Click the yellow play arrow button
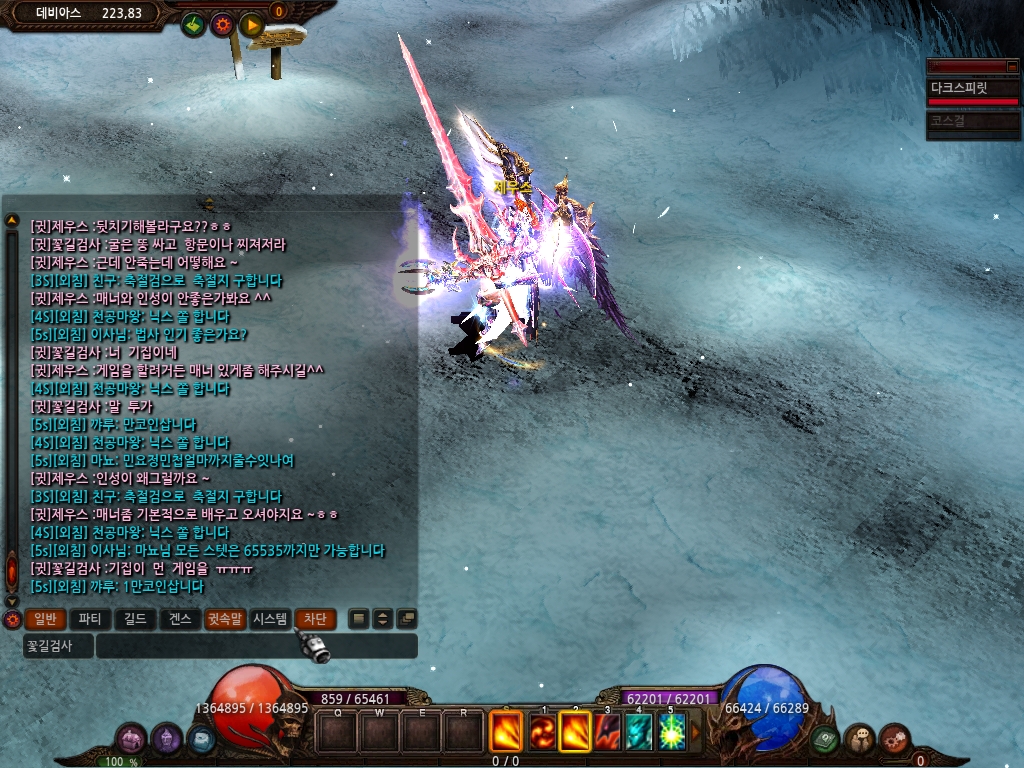Viewport: 1024px width, 768px height. click(251, 24)
